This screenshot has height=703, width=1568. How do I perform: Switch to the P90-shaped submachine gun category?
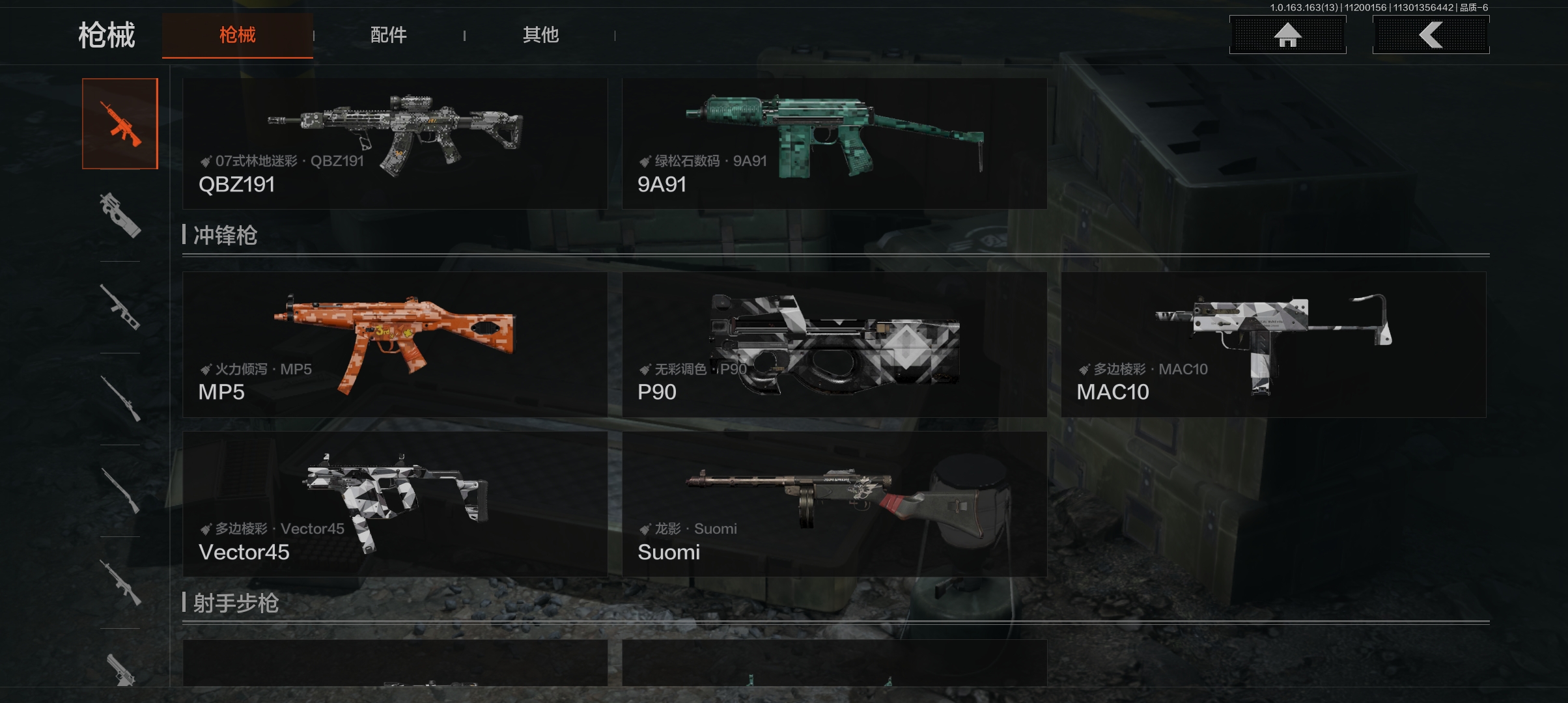click(120, 215)
